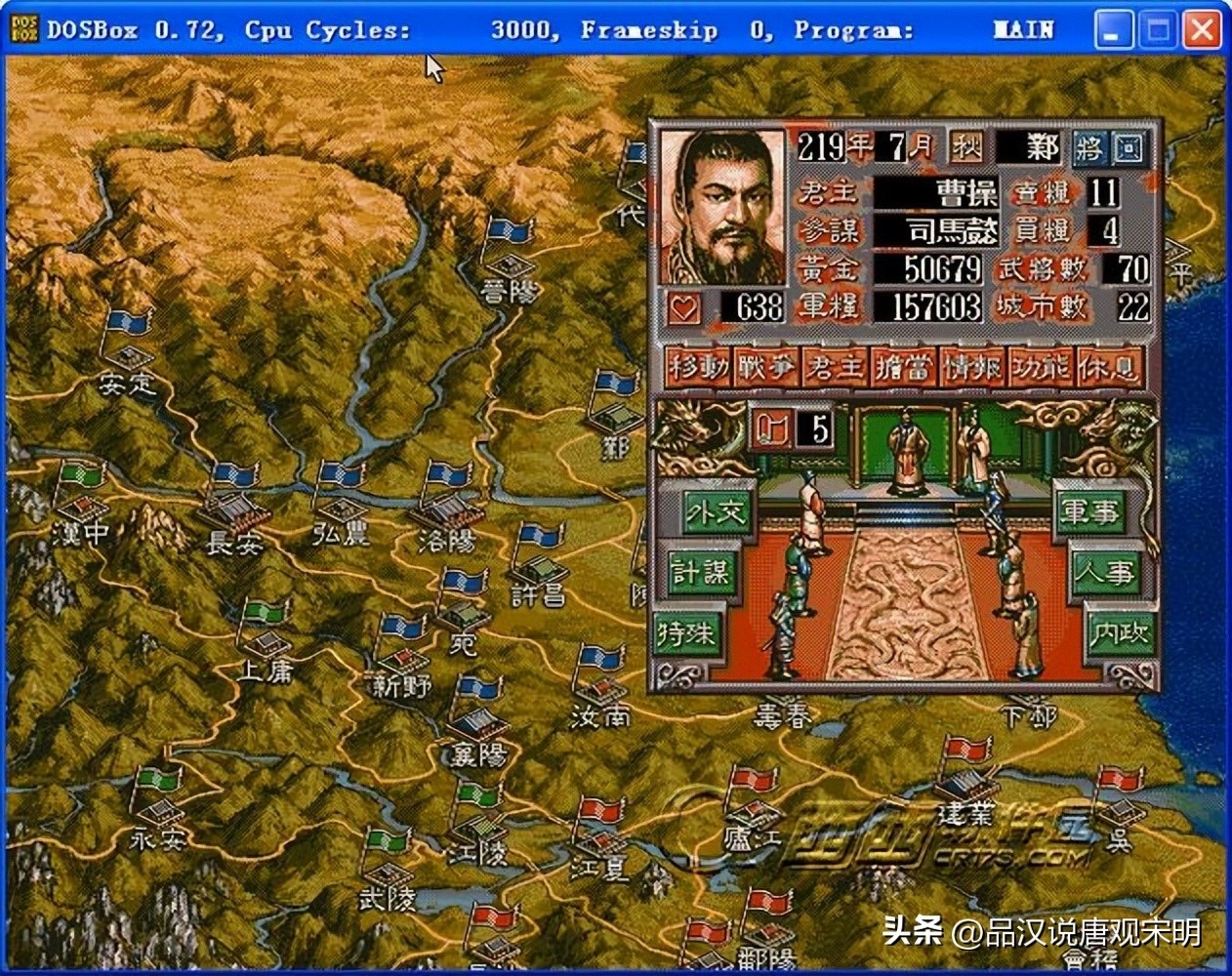Open the 軍事 (Military) menu
The width and height of the screenshot is (1232, 976).
click(1090, 511)
